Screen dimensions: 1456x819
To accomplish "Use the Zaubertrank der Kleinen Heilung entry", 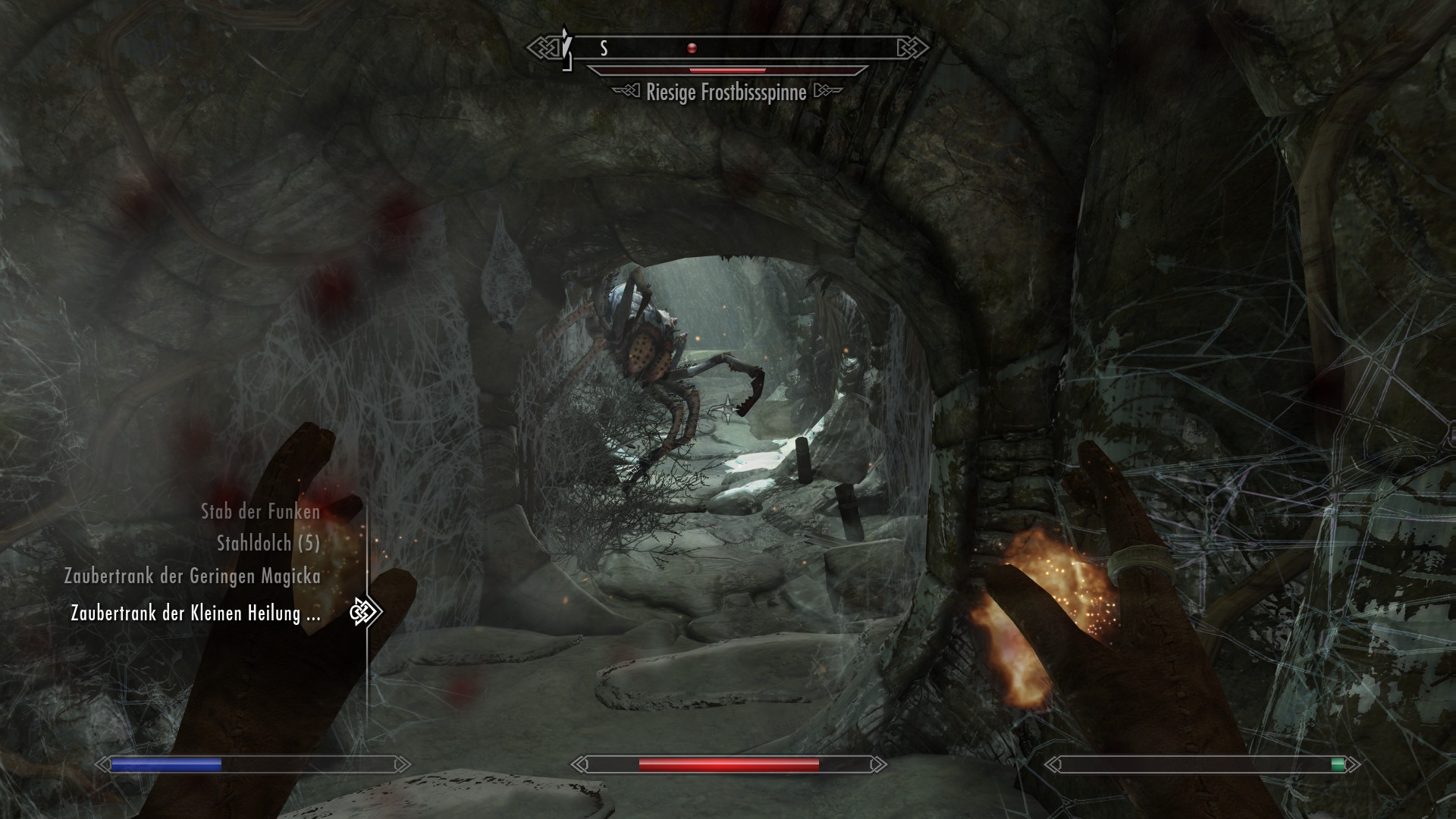I will 196,613.
